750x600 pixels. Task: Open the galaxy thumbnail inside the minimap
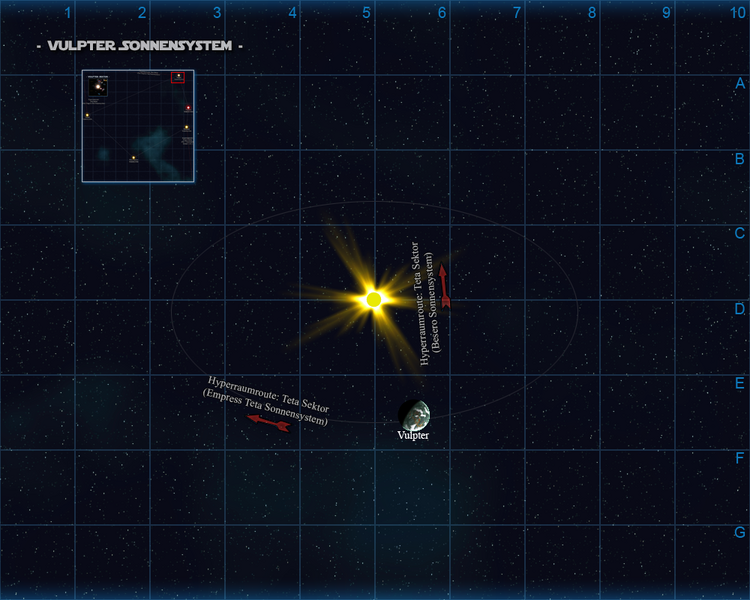coord(97,87)
